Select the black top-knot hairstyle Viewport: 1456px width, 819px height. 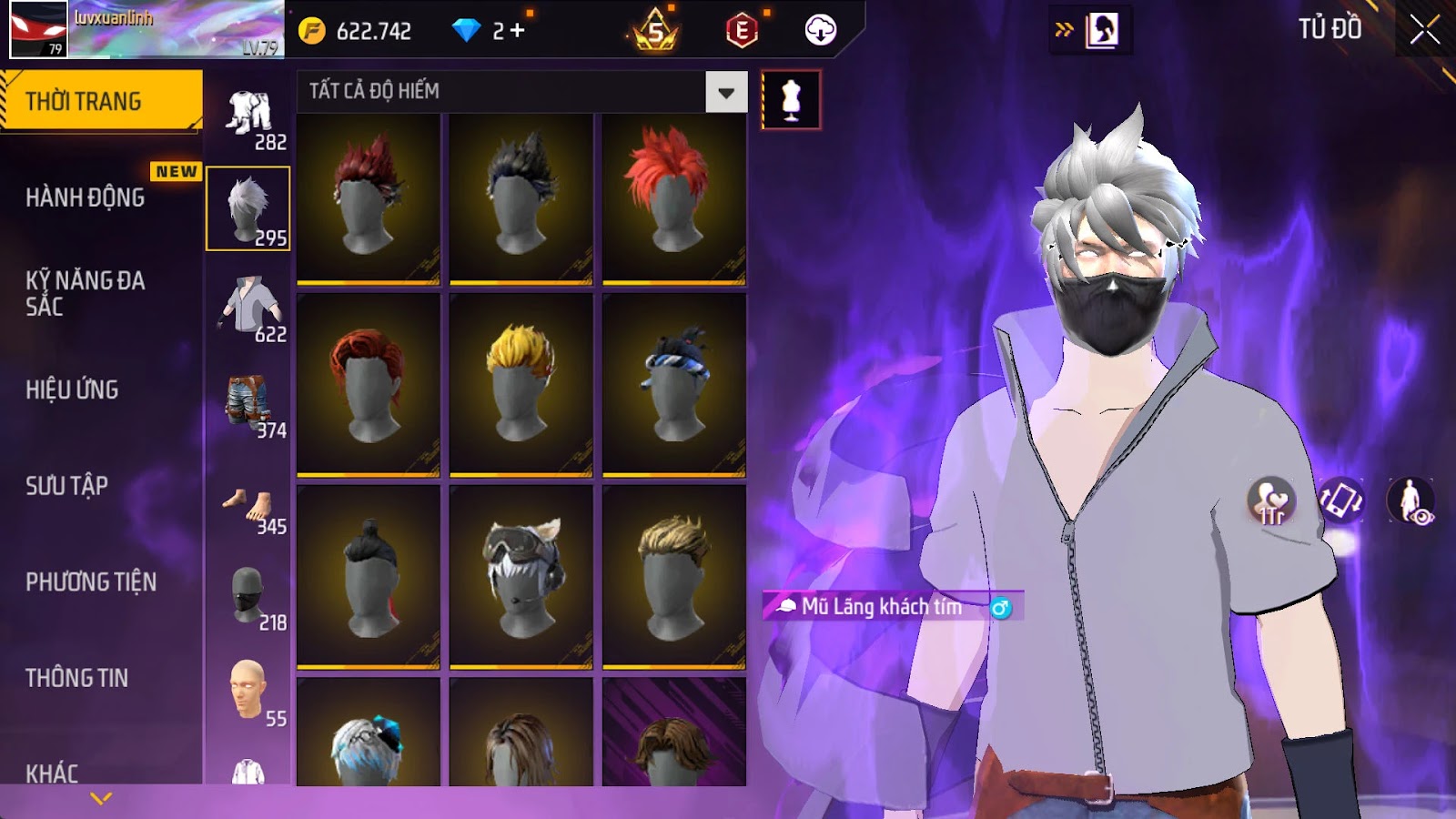369,577
